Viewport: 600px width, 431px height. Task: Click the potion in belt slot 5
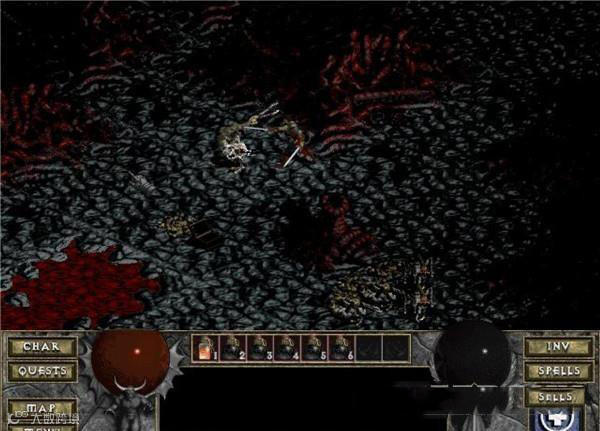pyautogui.click(x=313, y=347)
